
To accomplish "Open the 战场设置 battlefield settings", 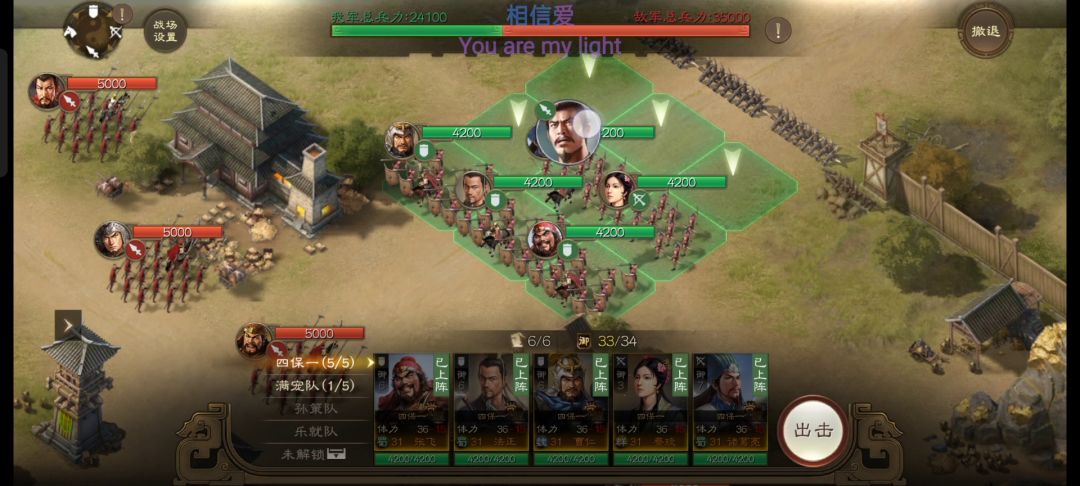I will (165, 31).
